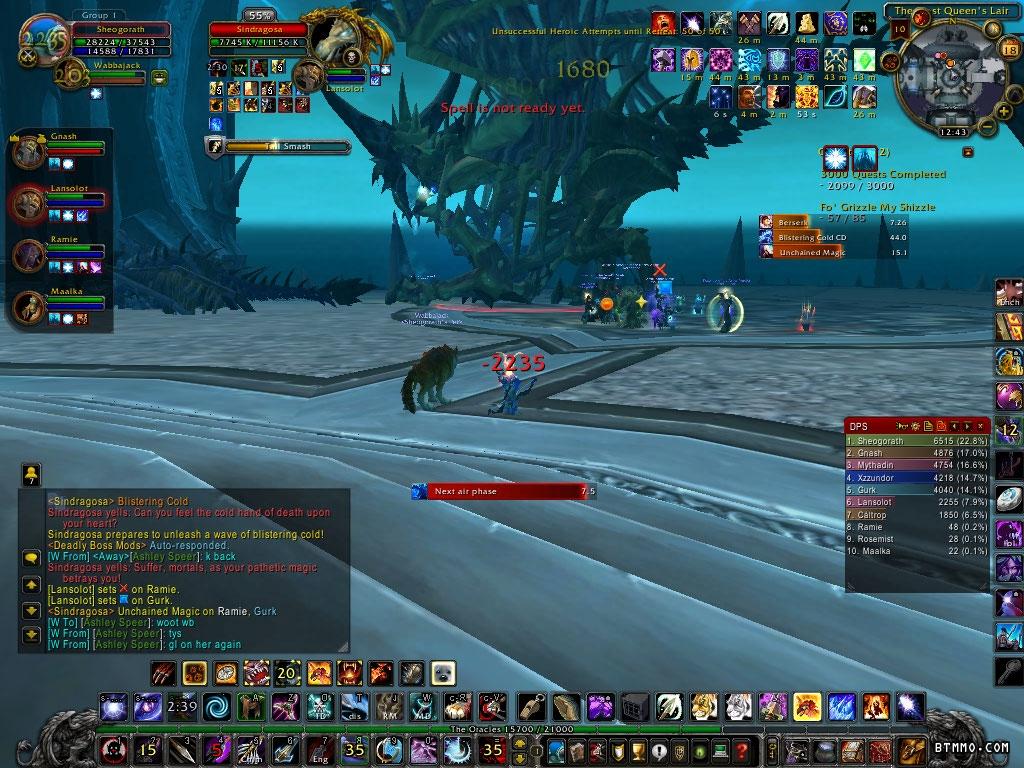The image size is (1024, 768).
Task: Zoom out the minimap with minus button
Action: pos(986,126)
